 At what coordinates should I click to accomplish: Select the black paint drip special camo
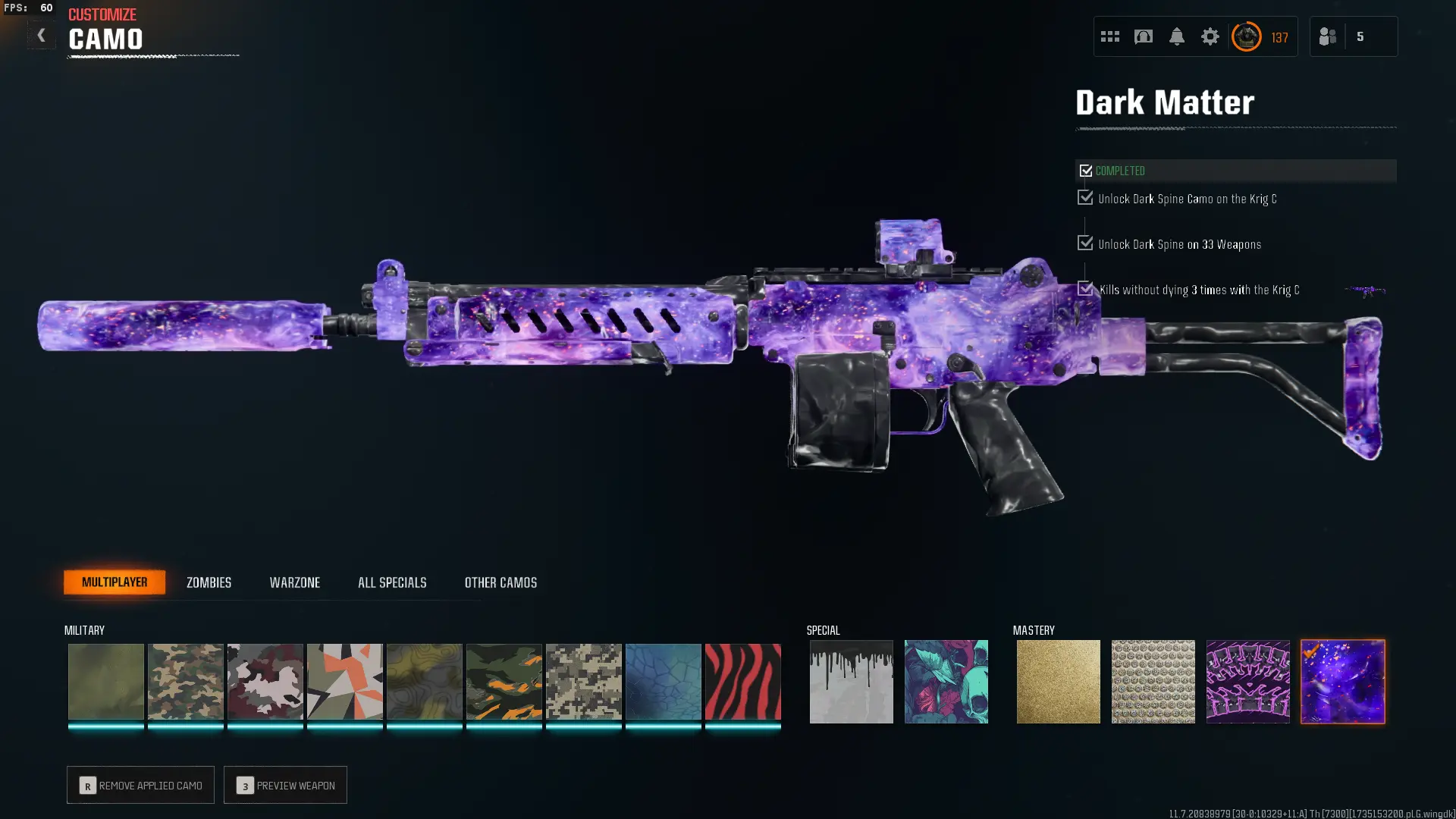(x=851, y=681)
